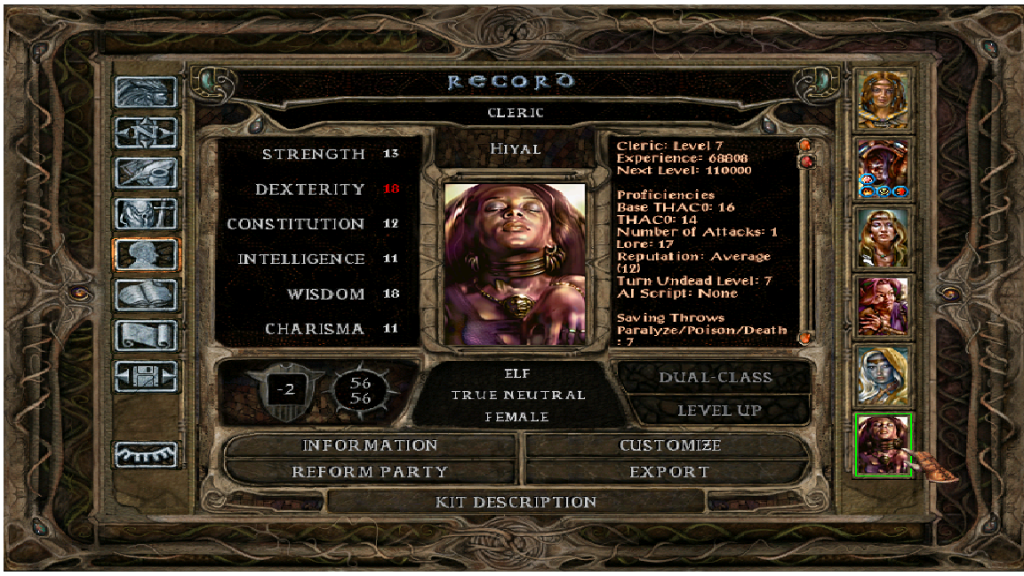Select the green-highlighted Hiyal portrait
The width and height of the screenshot is (1024, 576).
coord(884,444)
